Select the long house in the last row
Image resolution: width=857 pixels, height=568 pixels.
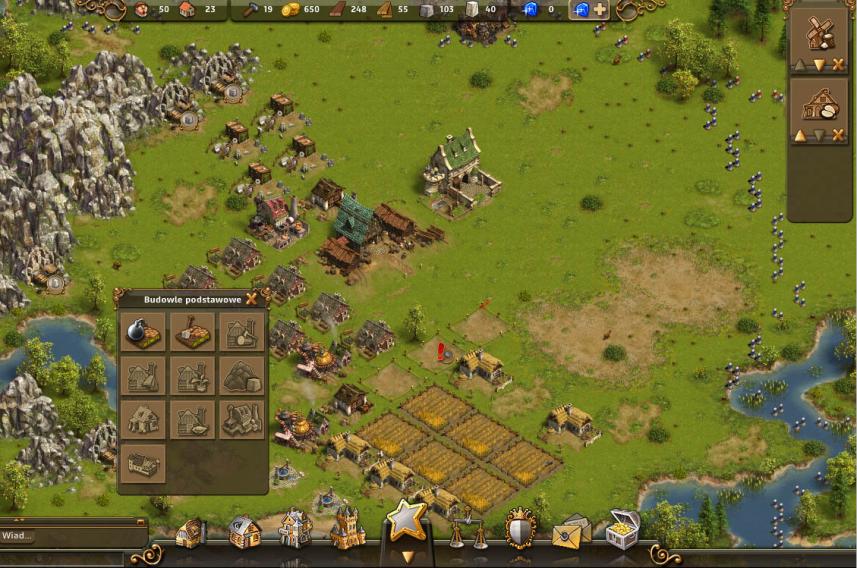[142, 464]
